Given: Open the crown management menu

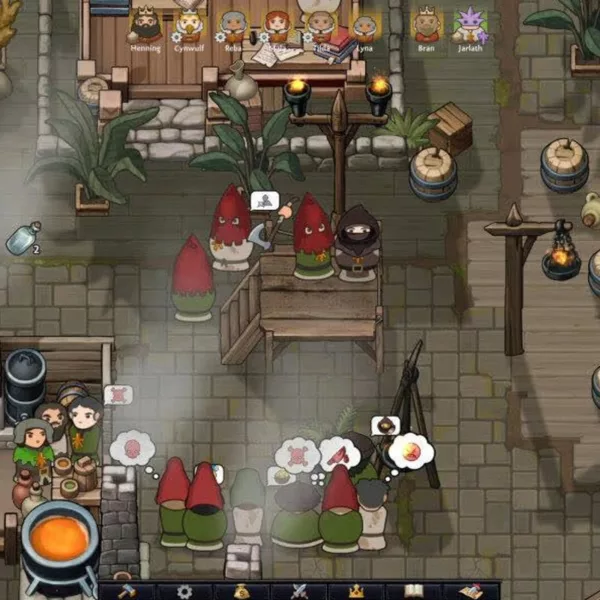Looking at the screenshot, I should [356, 591].
